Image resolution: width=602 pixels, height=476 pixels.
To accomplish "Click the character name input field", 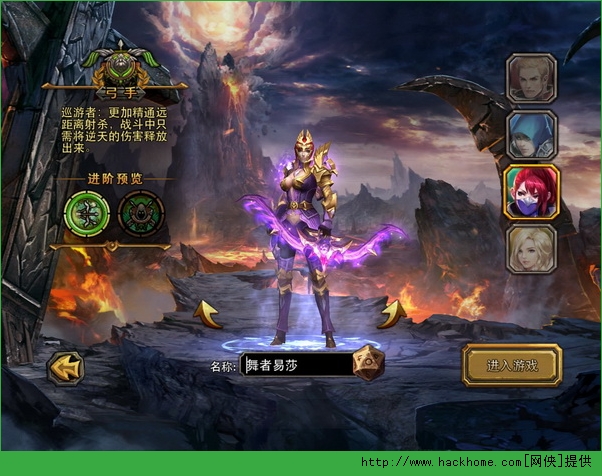I will [x=297, y=365].
